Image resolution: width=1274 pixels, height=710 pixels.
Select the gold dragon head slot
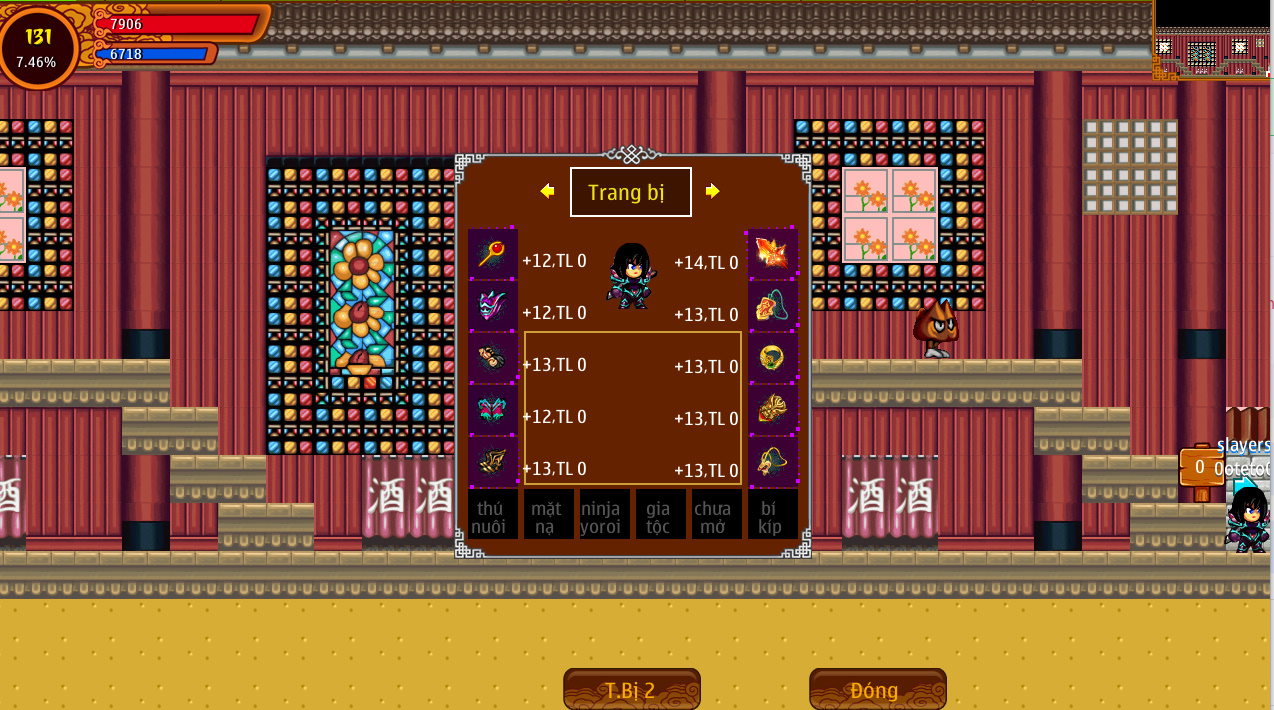773,410
